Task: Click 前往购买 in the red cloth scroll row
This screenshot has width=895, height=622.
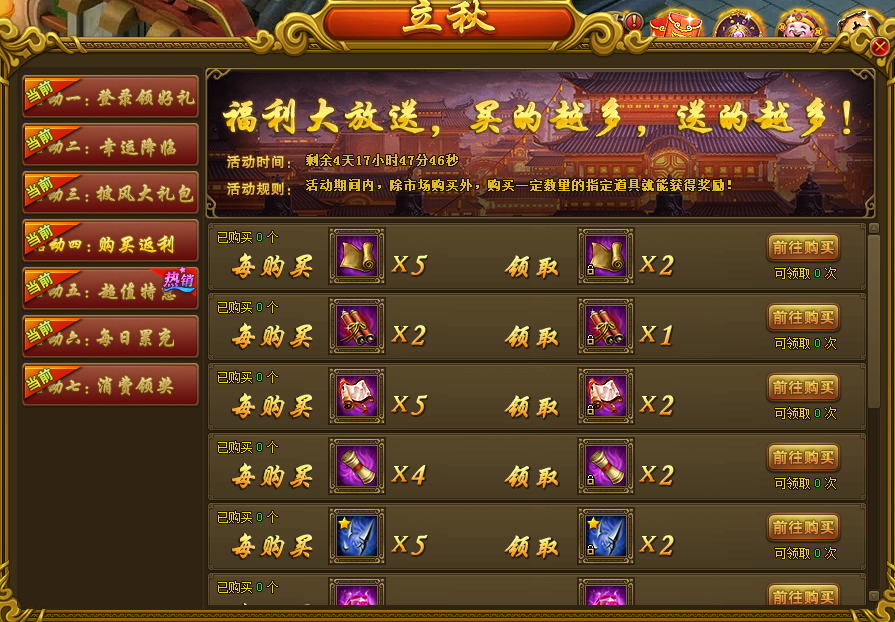Action: tap(803, 388)
